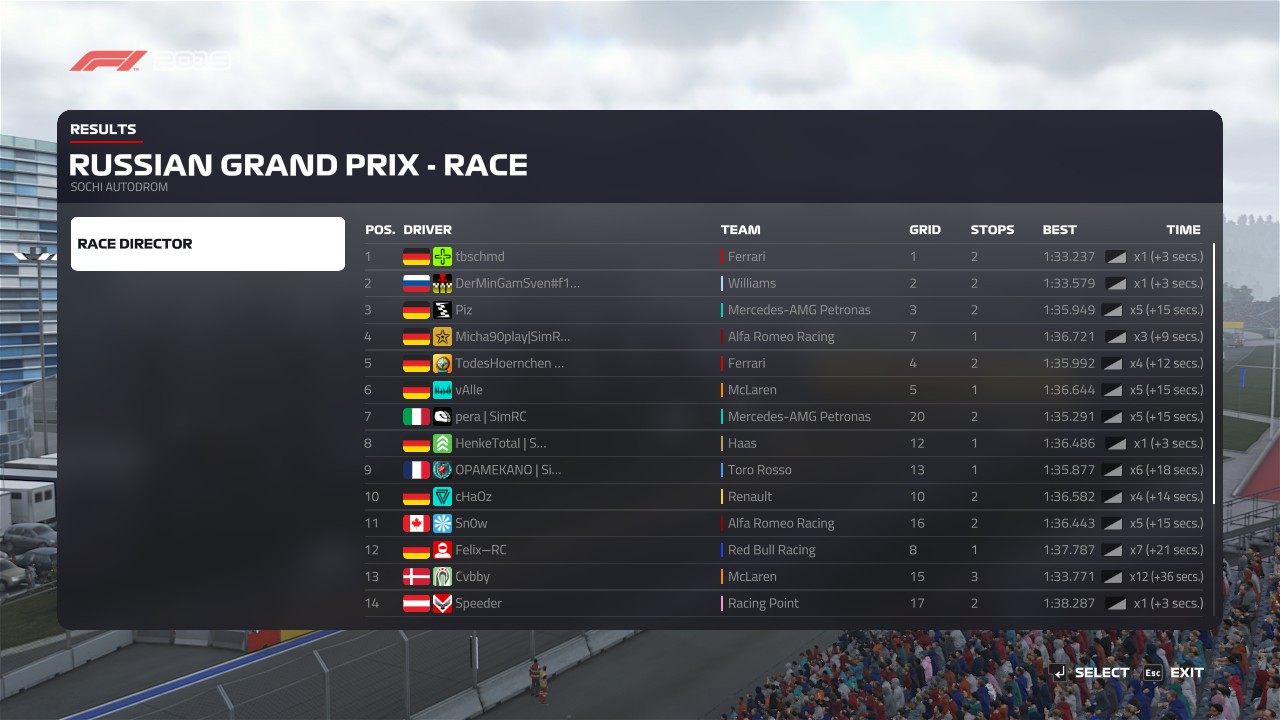1280x720 pixels.
Task: Open the Results tab
Action: pyautogui.click(x=103, y=129)
